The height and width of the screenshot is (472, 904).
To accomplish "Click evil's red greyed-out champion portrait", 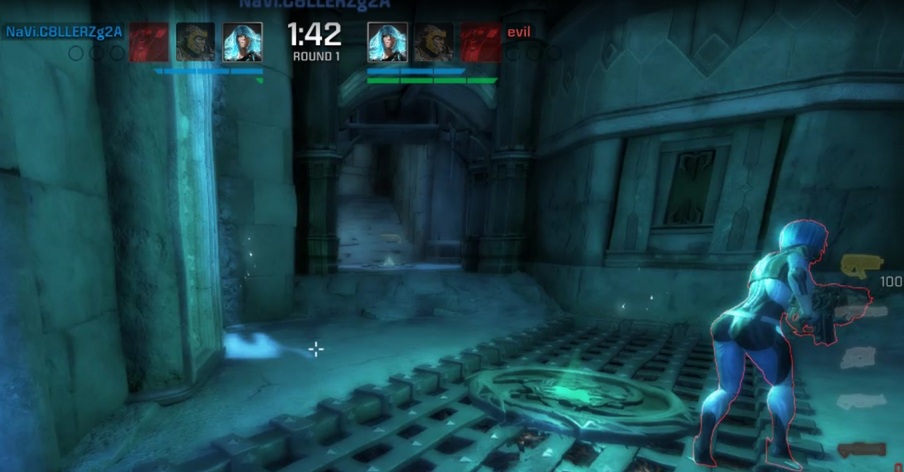I will pyautogui.click(x=480, y=43).
